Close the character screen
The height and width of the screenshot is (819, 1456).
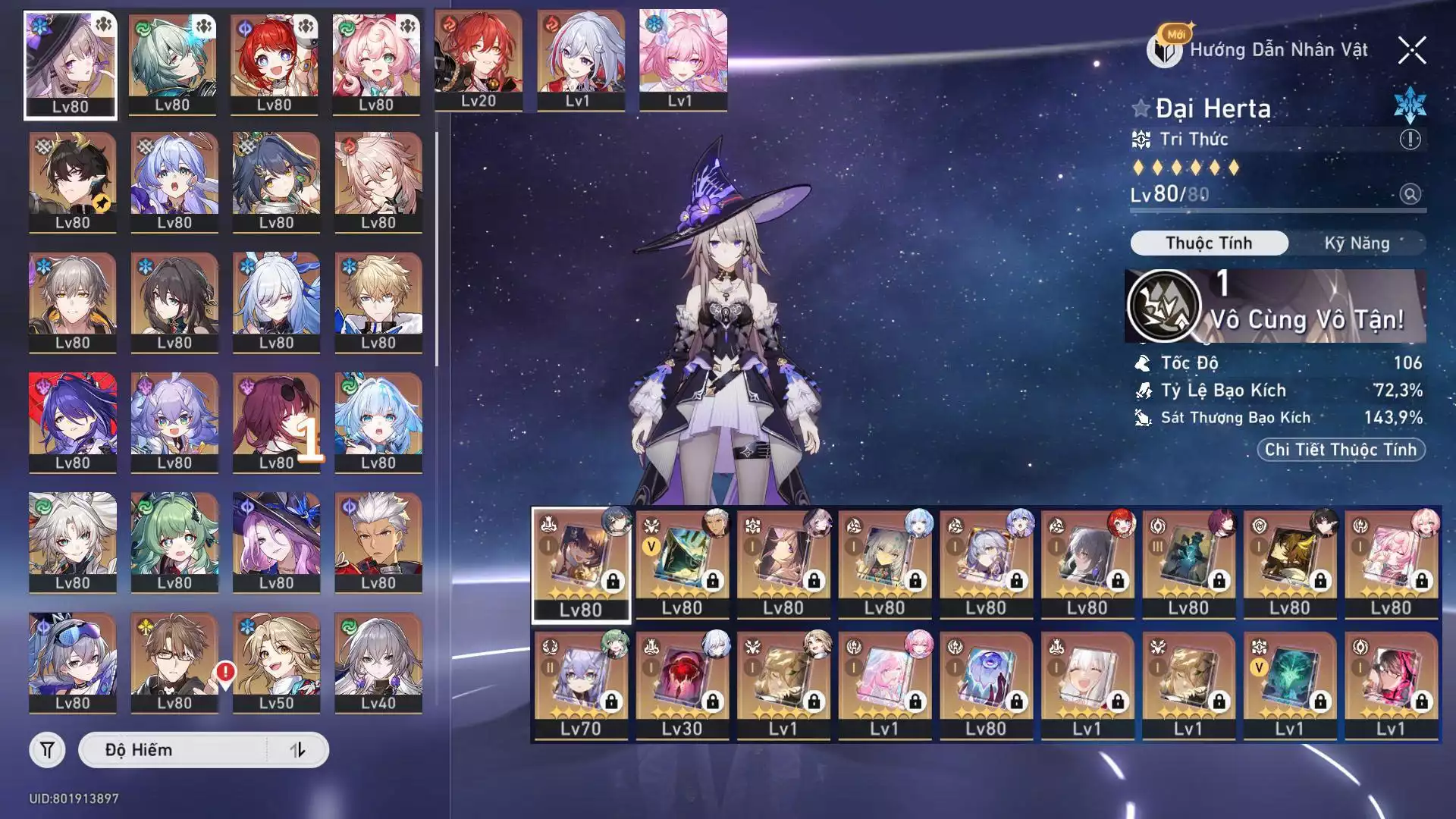(1411, 51)
